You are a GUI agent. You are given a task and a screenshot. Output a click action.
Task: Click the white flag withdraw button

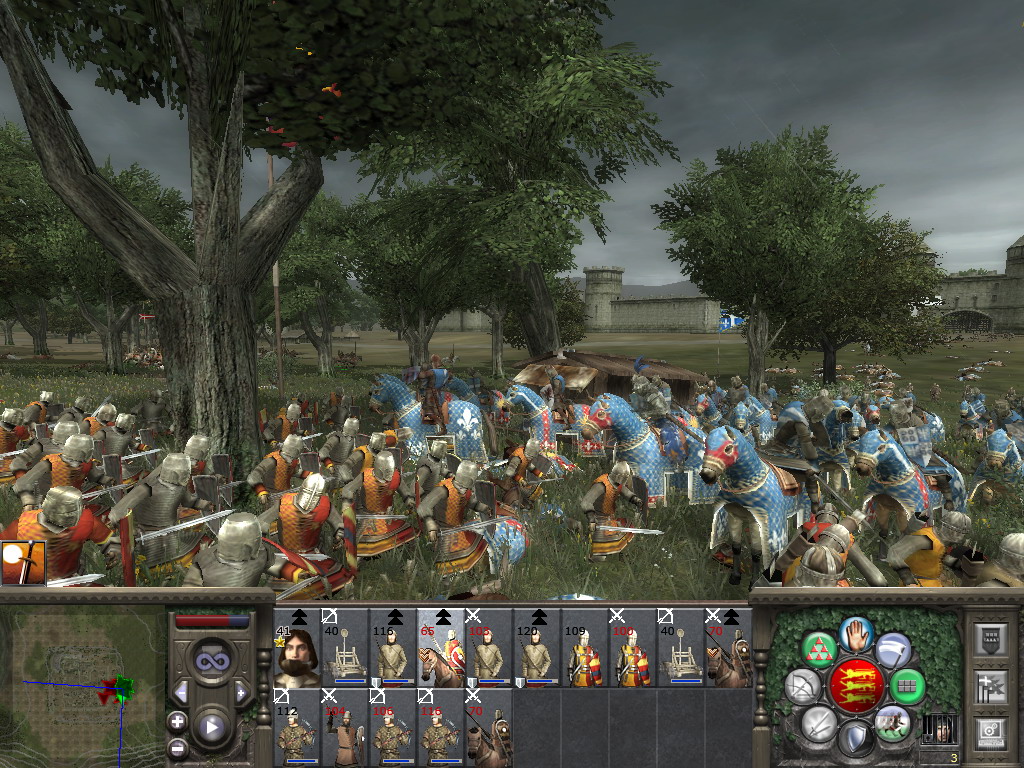pos(893,650)
